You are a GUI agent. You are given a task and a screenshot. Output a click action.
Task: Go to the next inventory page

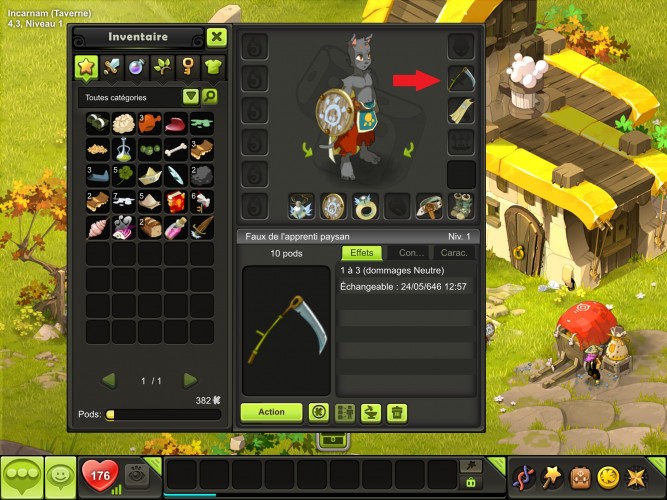[190, 380]
